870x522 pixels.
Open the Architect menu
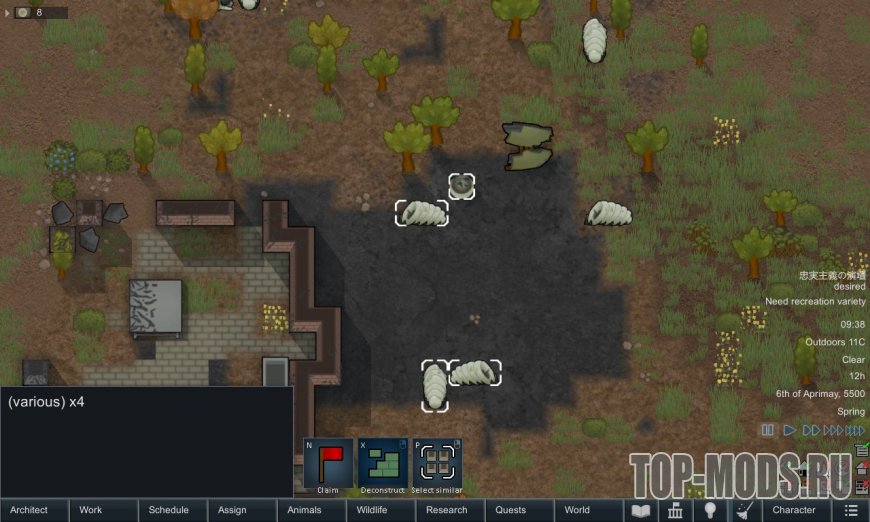[35, 510]
